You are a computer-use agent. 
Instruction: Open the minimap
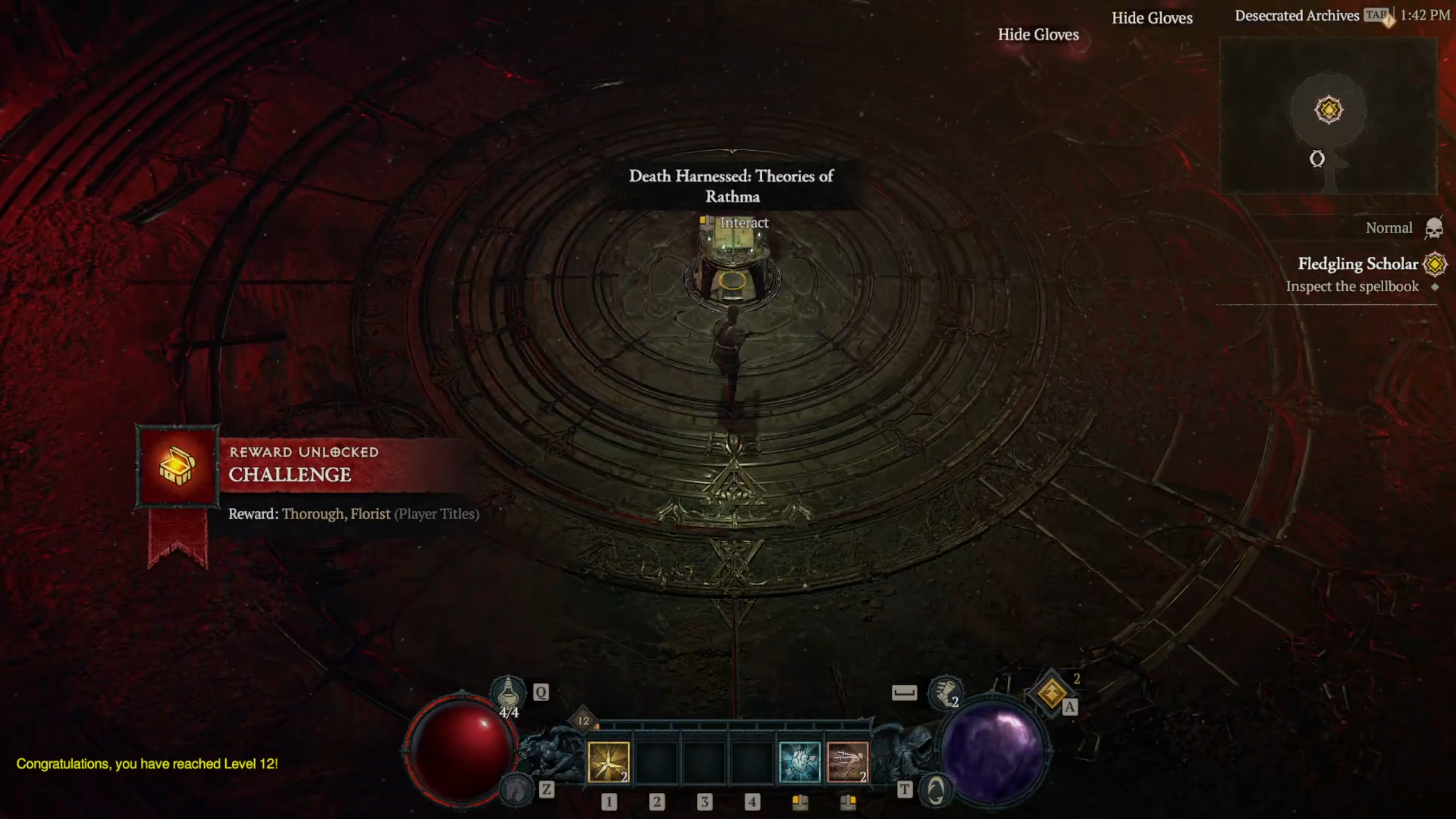[x=1329, y=117]
